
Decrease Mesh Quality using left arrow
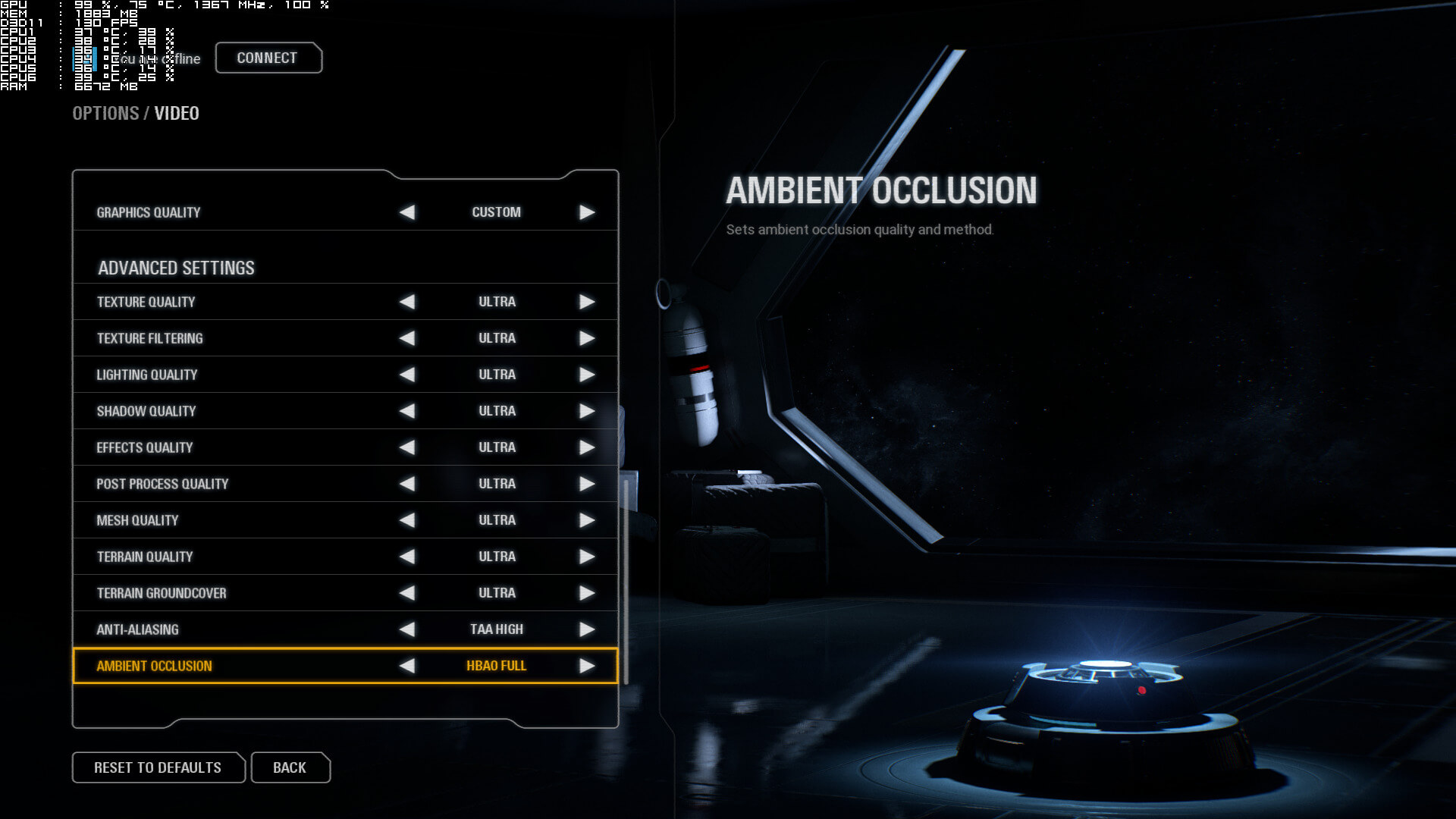point(407,520)
